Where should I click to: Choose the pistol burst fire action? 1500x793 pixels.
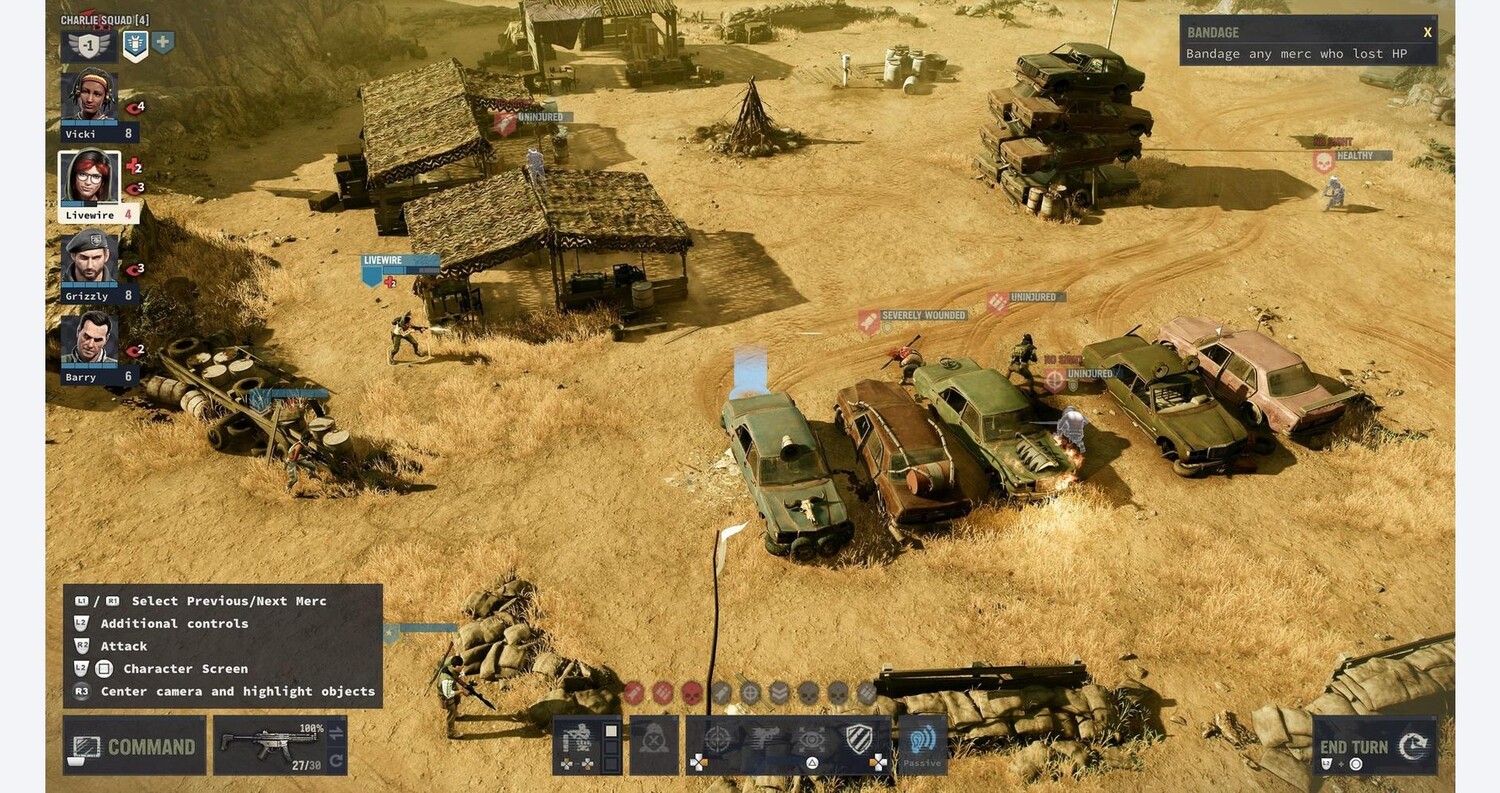pos(765,740)
